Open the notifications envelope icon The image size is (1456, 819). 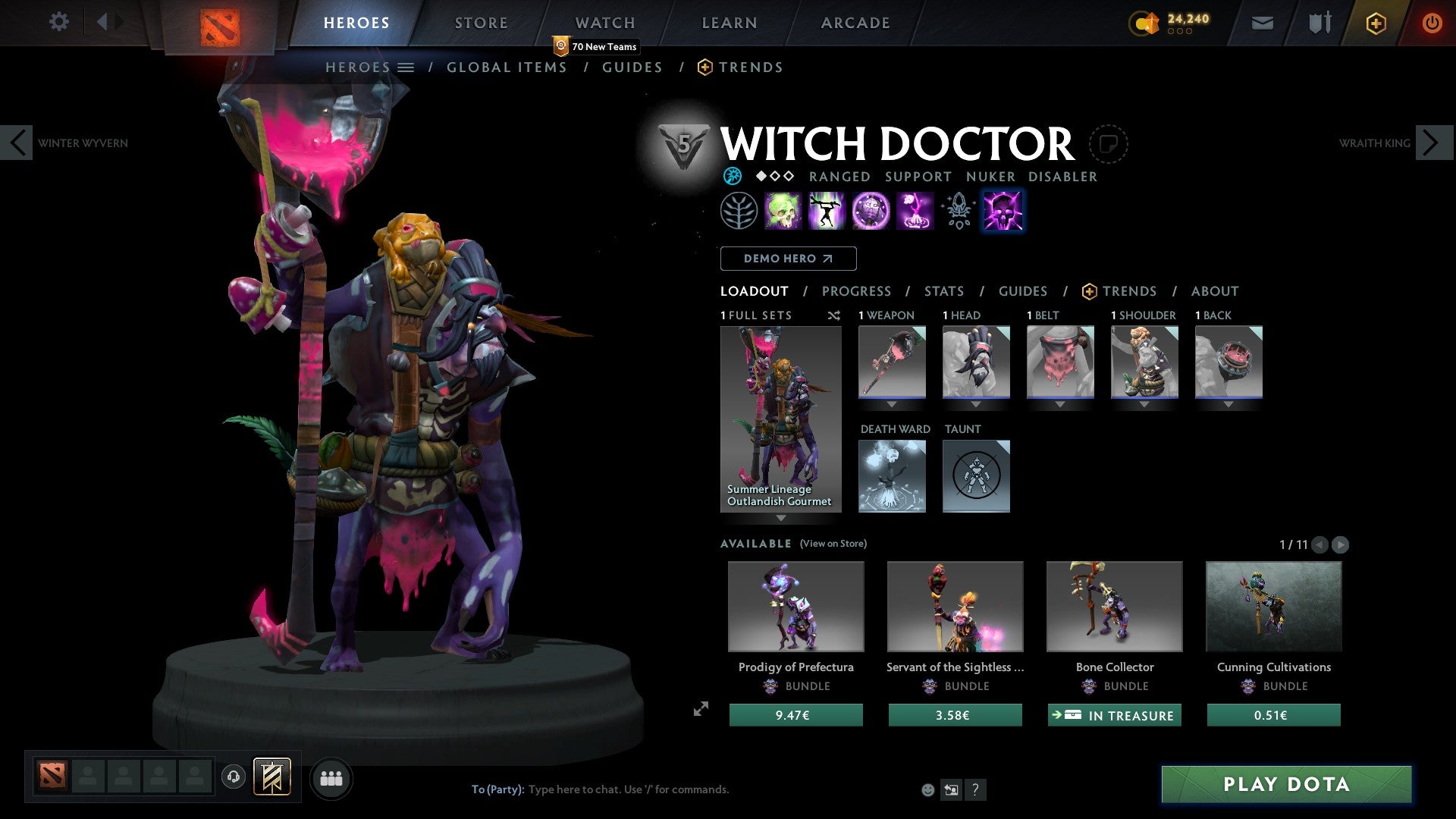tap(1263, 23)
